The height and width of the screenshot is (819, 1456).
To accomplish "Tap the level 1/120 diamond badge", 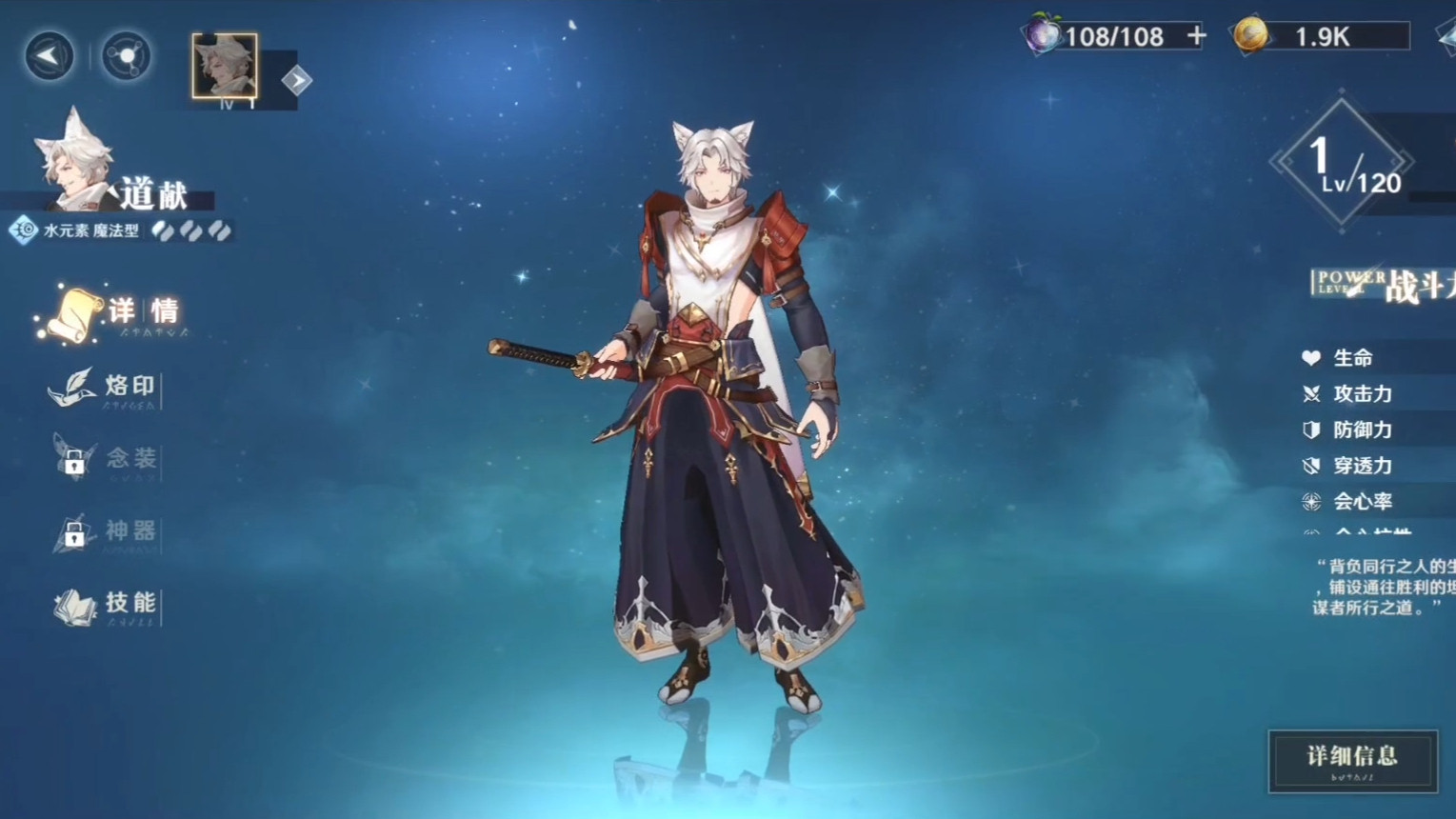I will pos(1341,162).
